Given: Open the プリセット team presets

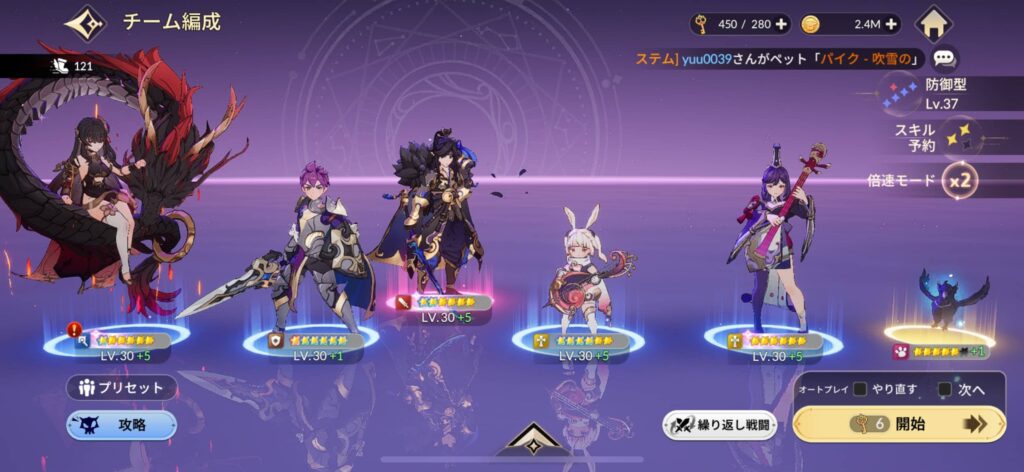Looking at the screenshot, I should point(121,387).
